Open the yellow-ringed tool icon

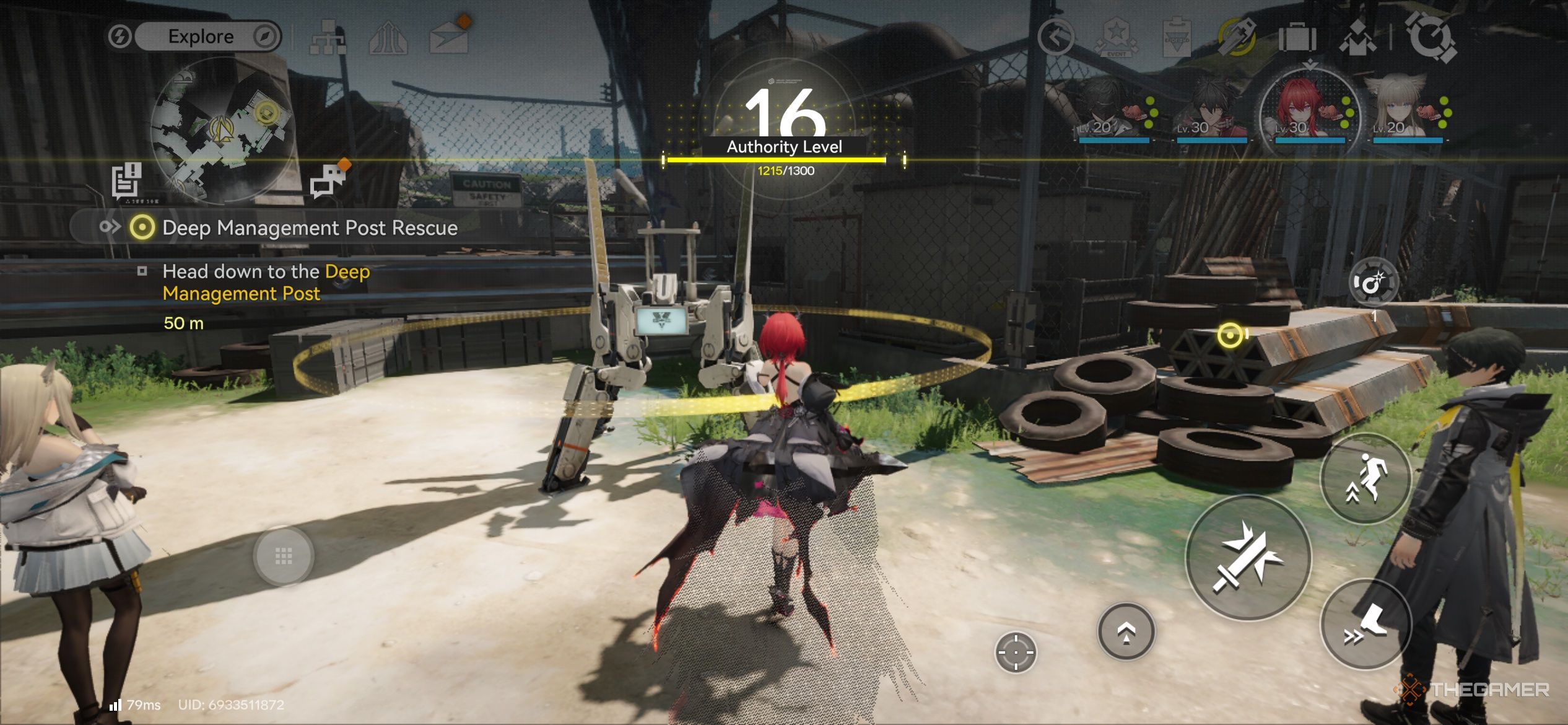click(x=1236, y=38)
